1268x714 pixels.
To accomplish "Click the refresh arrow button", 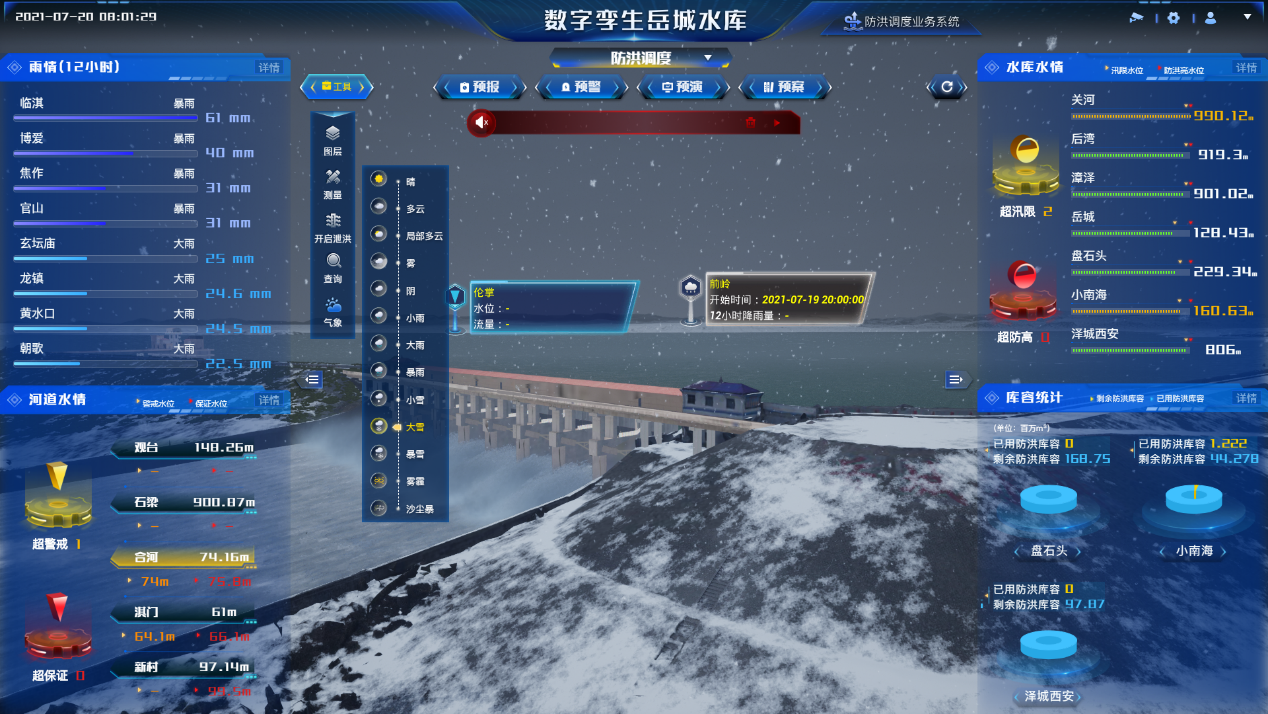I will [947, 88].
